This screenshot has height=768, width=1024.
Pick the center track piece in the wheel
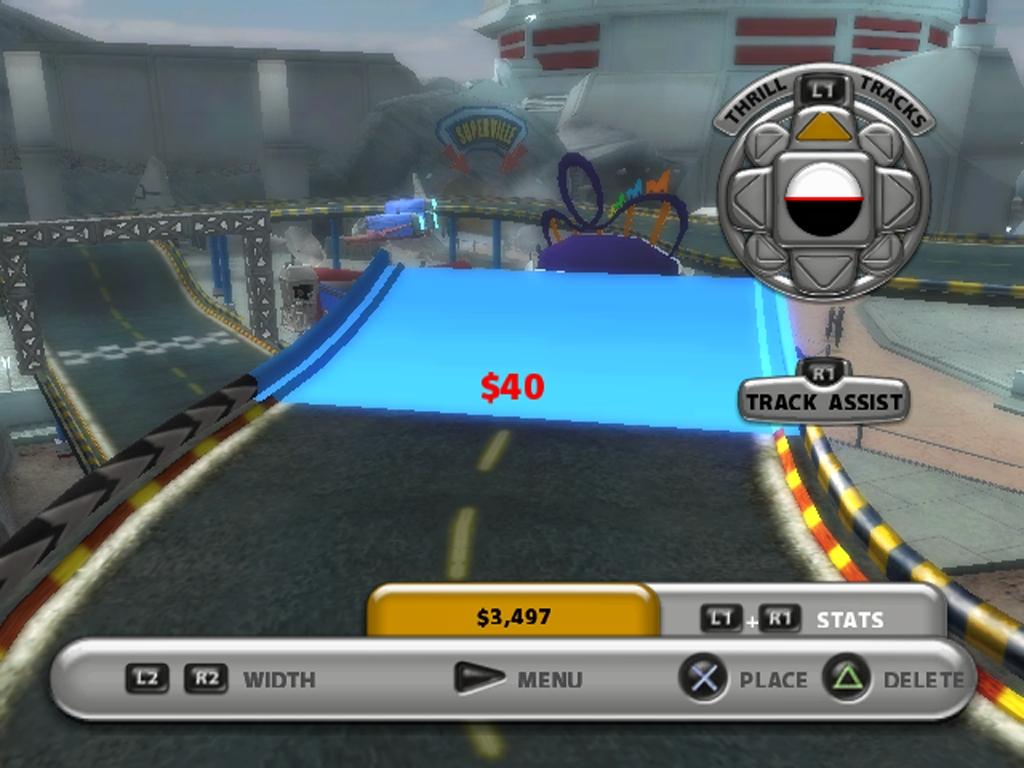point(823,199)
